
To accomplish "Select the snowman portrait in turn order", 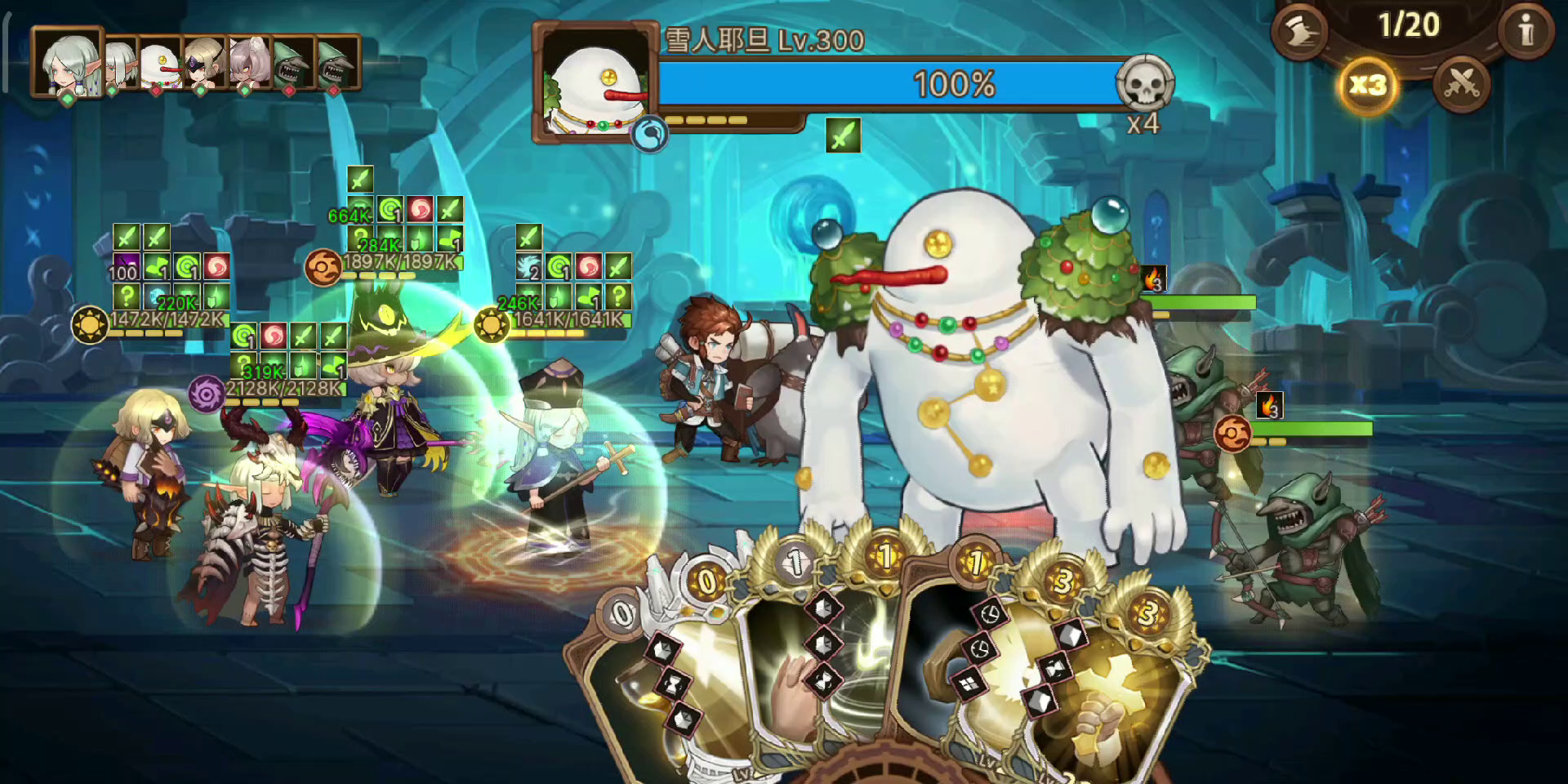I will 160,64.
